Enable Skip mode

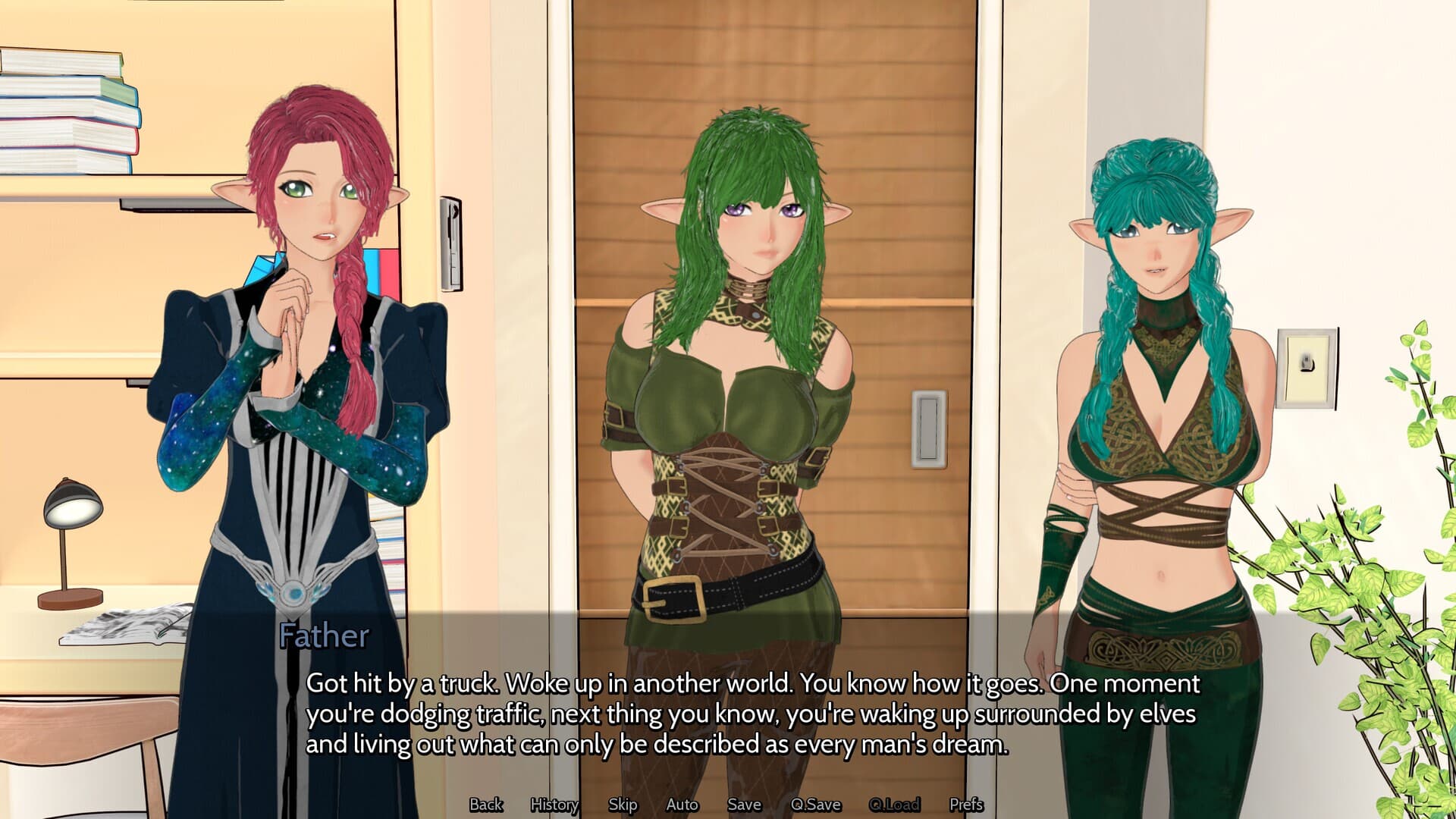(x=622, y=805)
